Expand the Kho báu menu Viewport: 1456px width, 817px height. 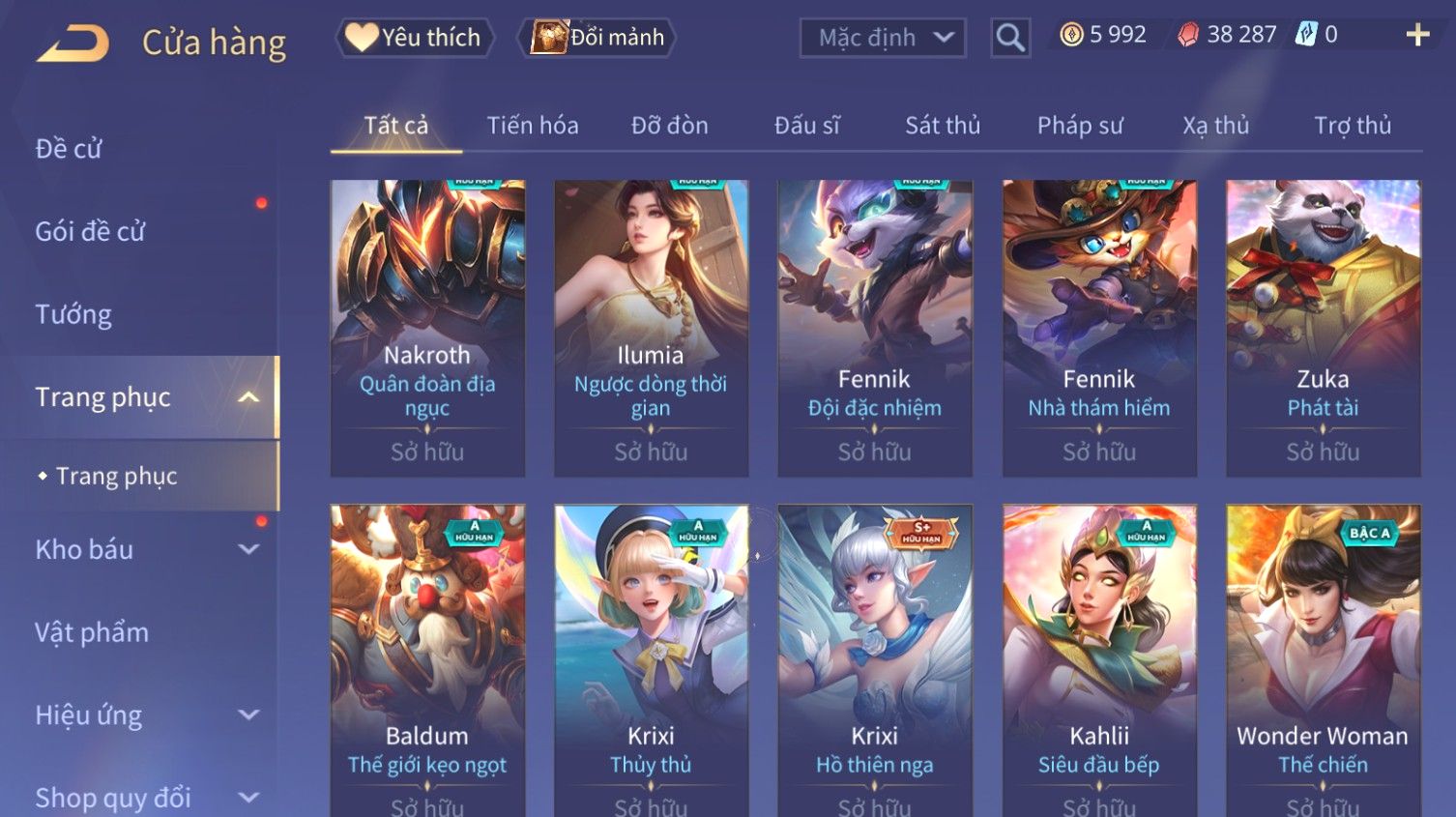[x=145, y=549]
